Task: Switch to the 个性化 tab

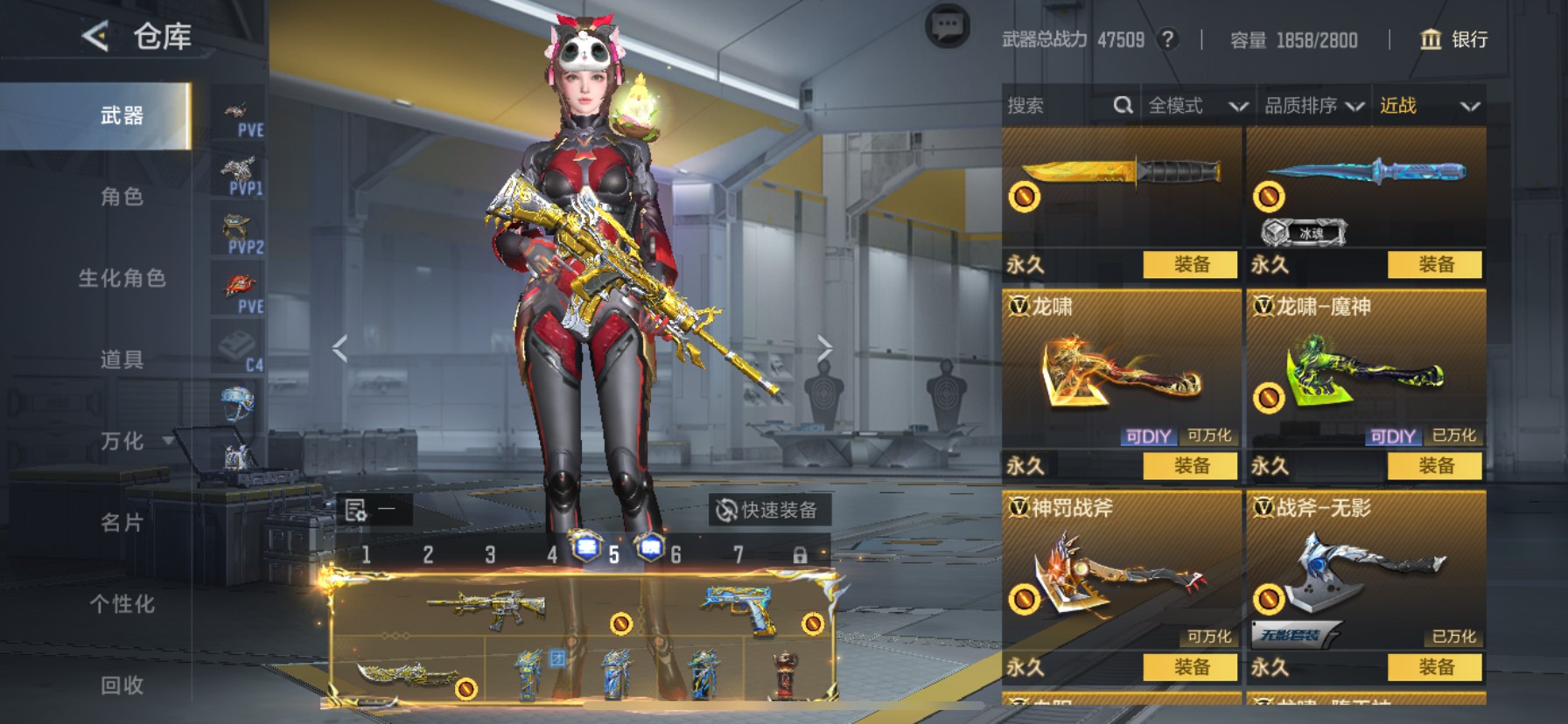Action: (122, 604)
